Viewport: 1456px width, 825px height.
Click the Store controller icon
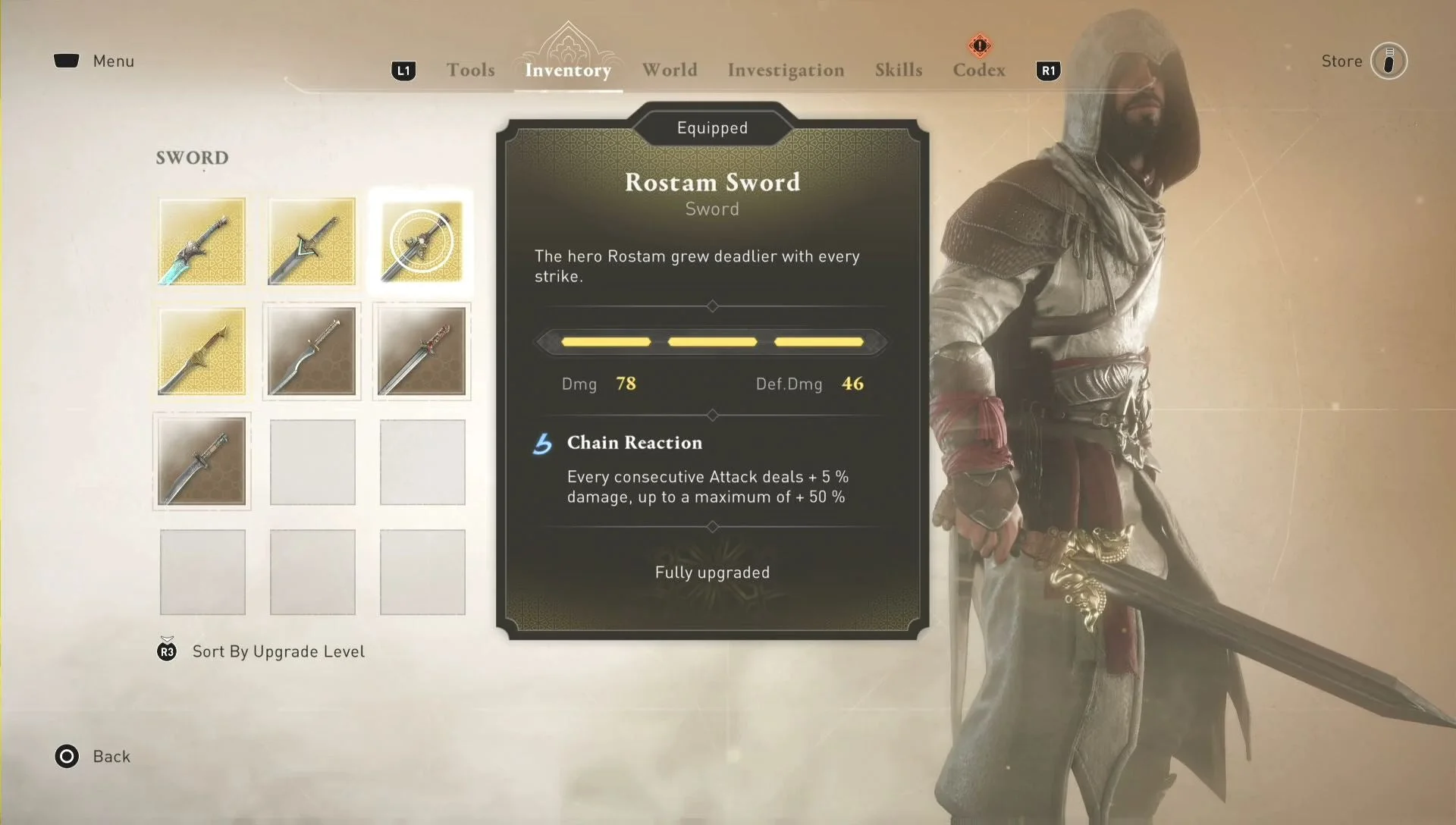point(1390,62)
